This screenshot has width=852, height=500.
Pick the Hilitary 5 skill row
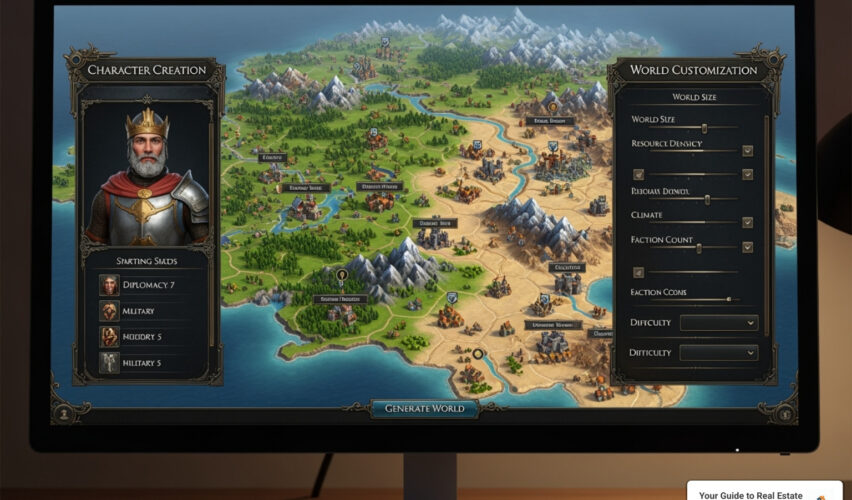[148, 363]
